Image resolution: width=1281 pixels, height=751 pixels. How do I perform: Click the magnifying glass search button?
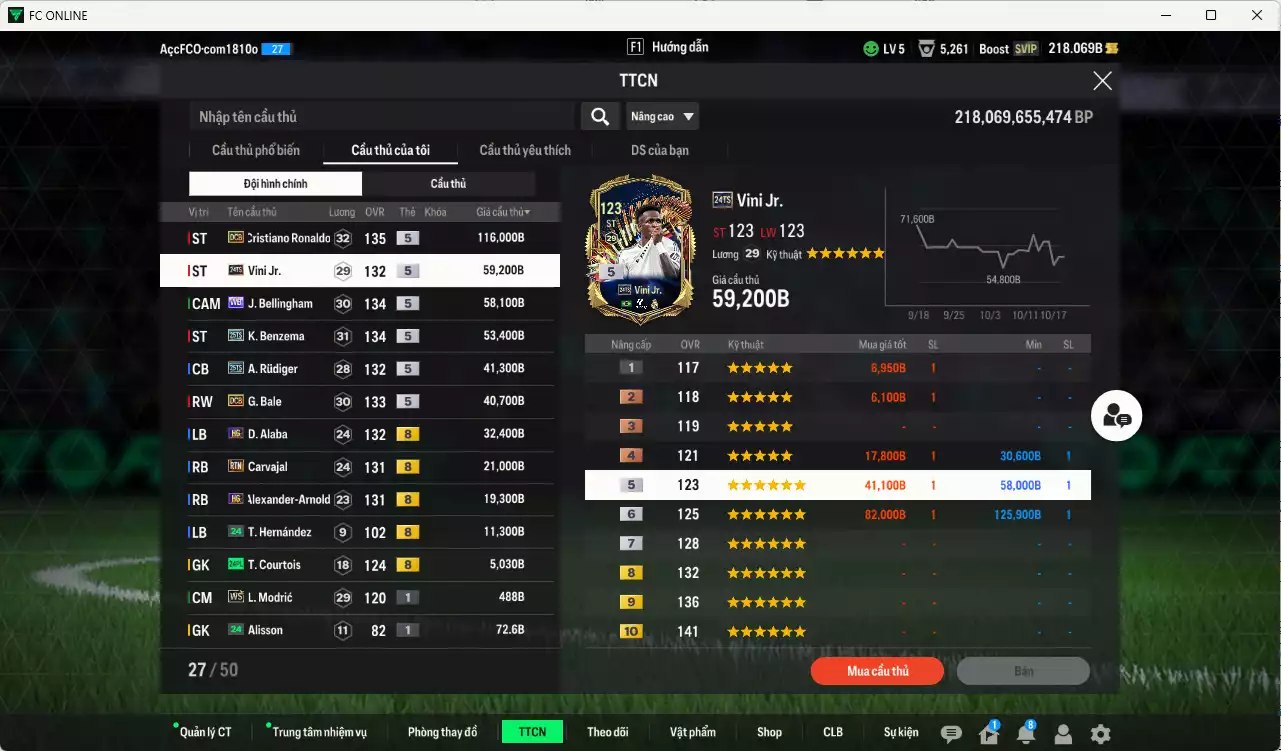599,117
